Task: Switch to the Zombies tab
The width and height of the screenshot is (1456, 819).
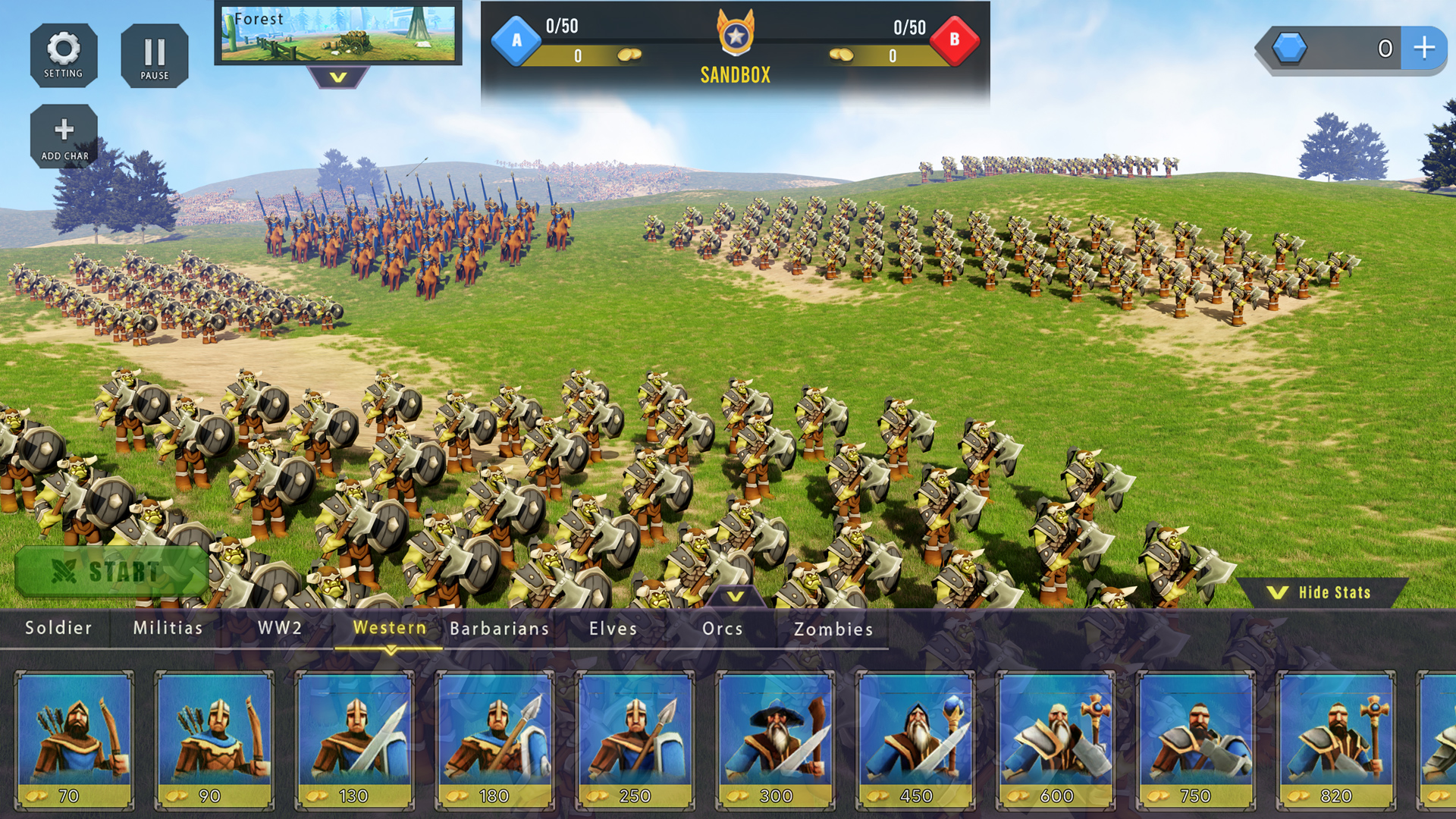Action: (833, 629)
